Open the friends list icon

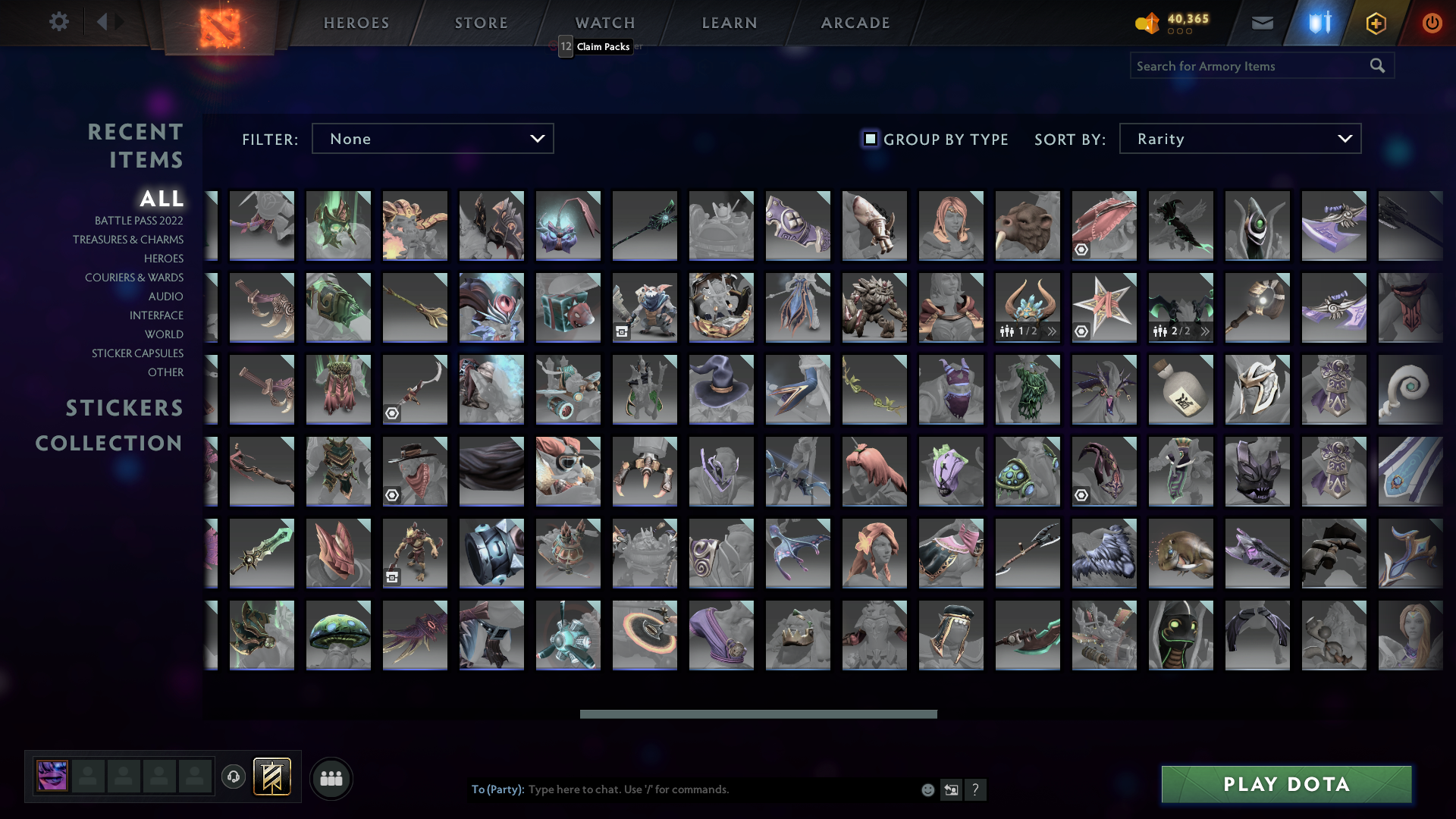(x=331, y=777)
